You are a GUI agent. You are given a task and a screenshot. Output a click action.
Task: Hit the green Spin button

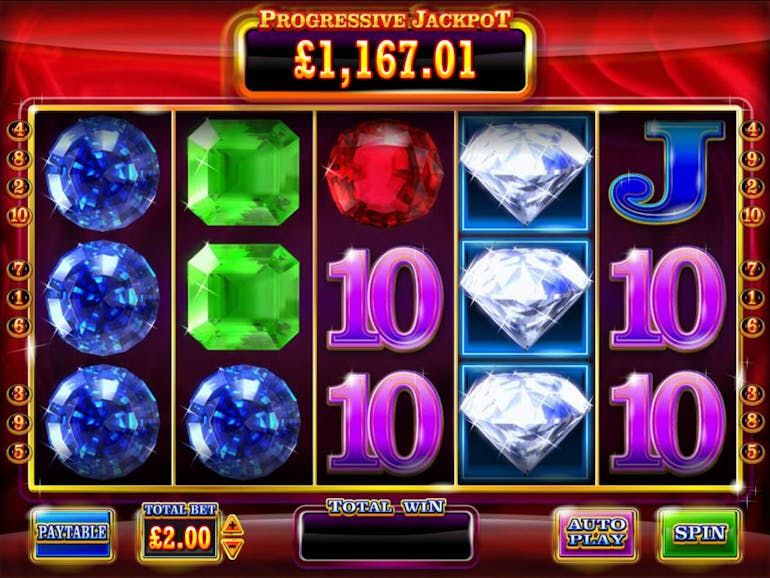(x=699, y=533)
